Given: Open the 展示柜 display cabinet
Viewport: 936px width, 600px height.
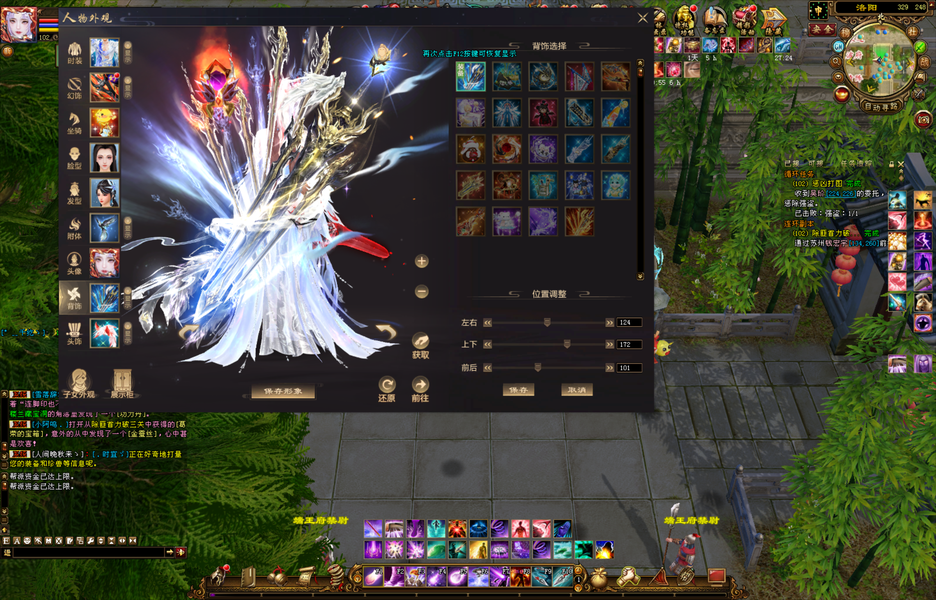Looking at the screenshot, I should point(122,383).
